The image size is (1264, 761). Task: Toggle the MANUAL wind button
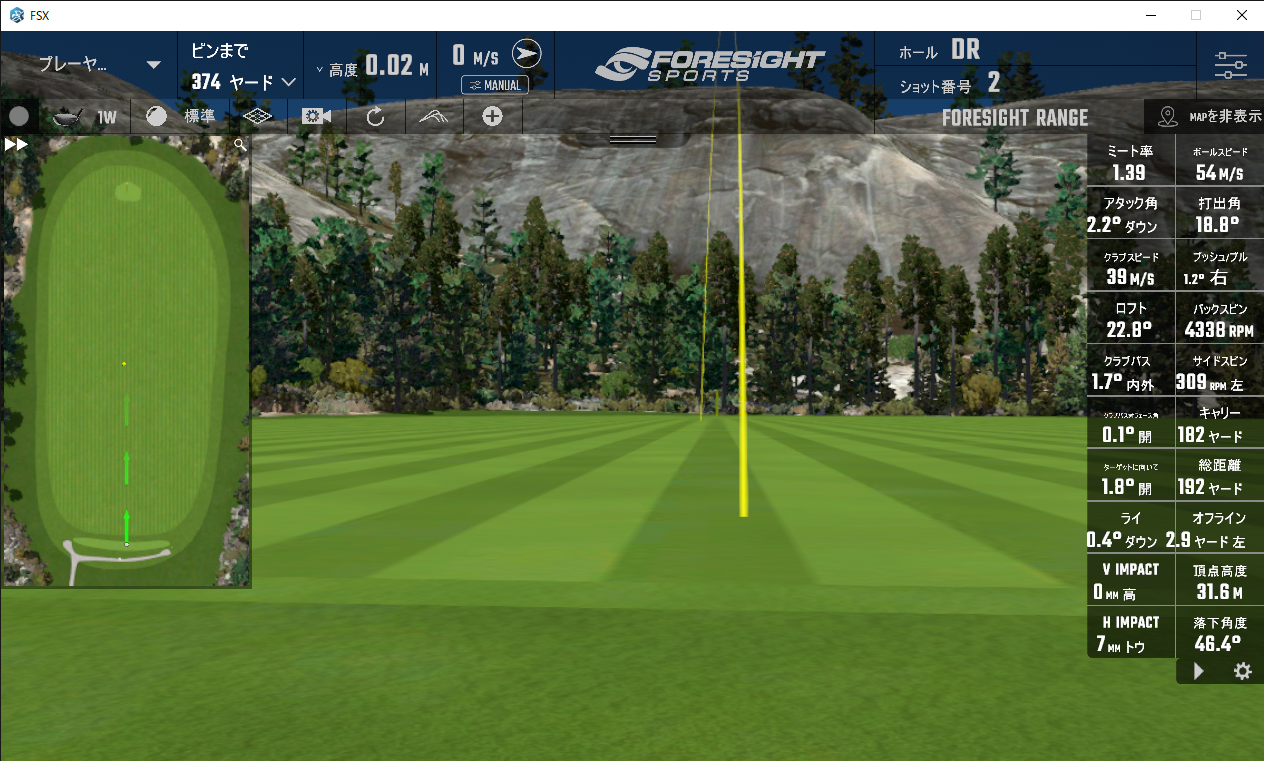click(x=494, y=85)
